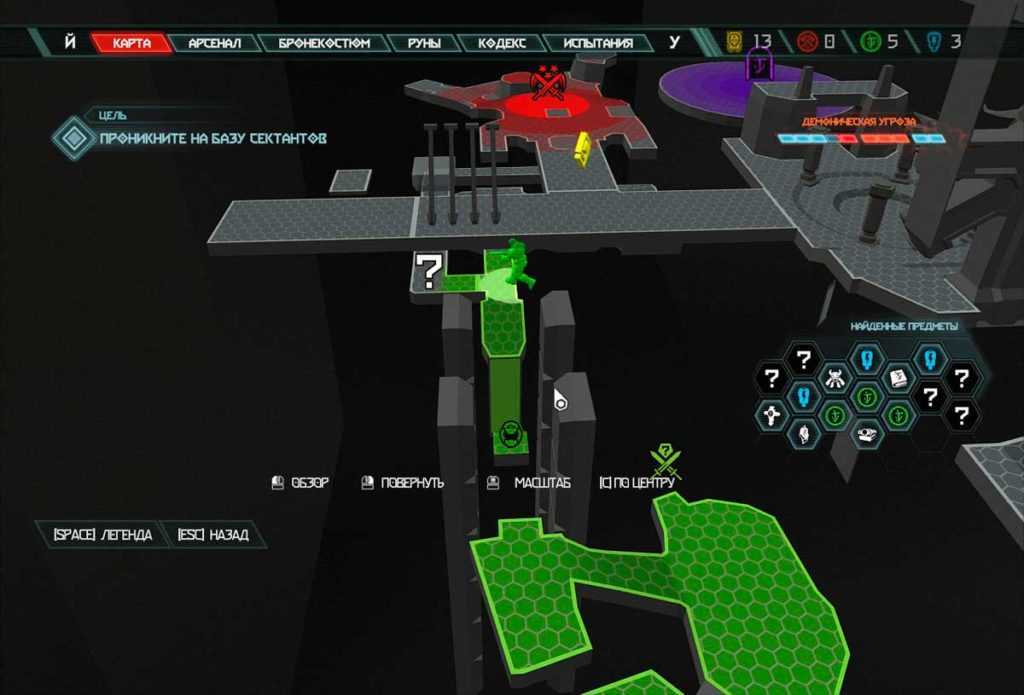The width and height of the screenshot is (1024, 695).
Task: Click the red crossed-swords encounter marker
Action: 547,83
